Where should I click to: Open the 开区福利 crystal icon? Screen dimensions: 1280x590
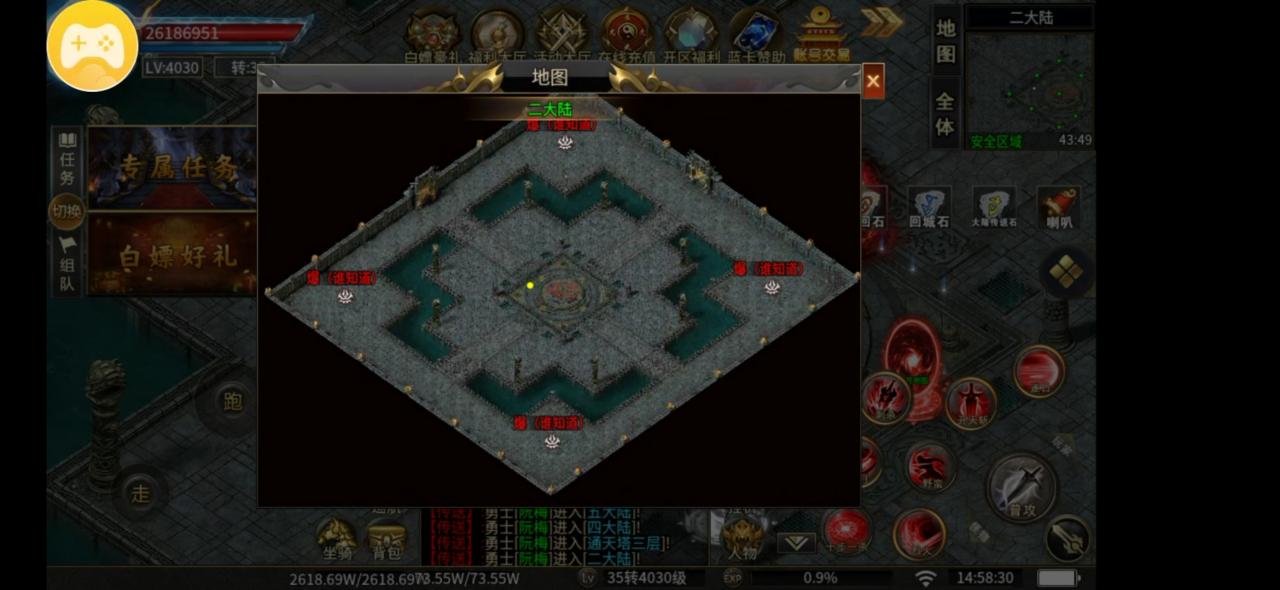690,34
